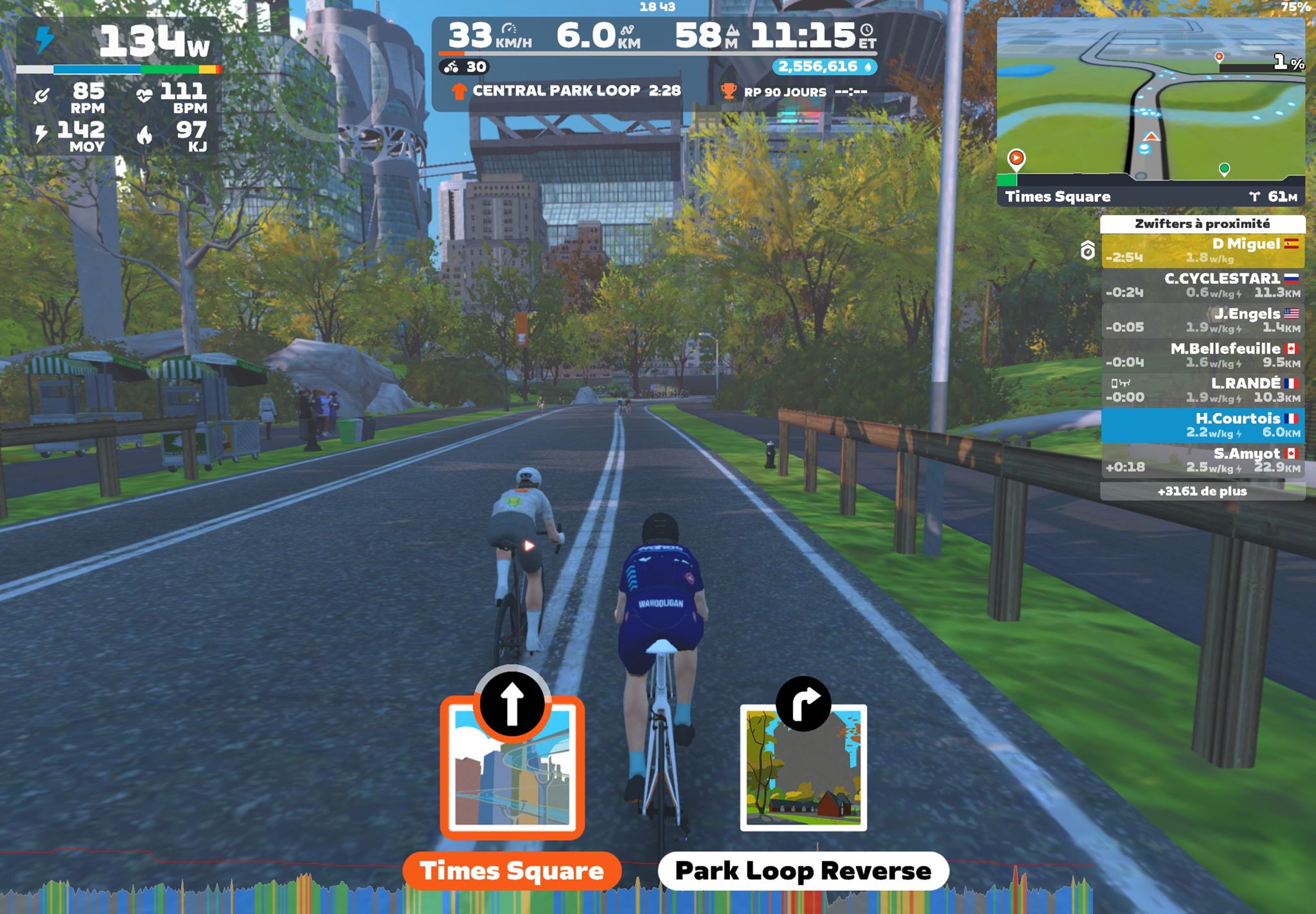Open the Central Park Loop segment tracker
Screen dimensions: 1316x914
point(567,91)
